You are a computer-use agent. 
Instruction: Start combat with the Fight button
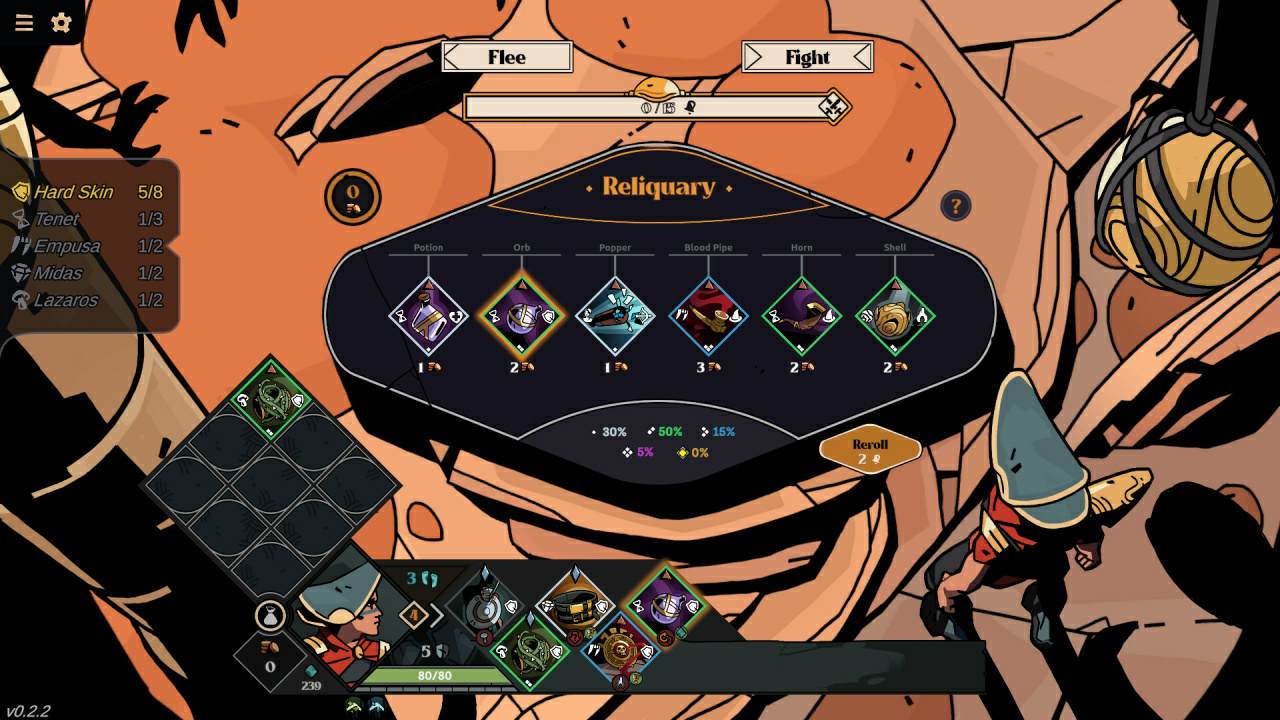[x=807, y=57]
